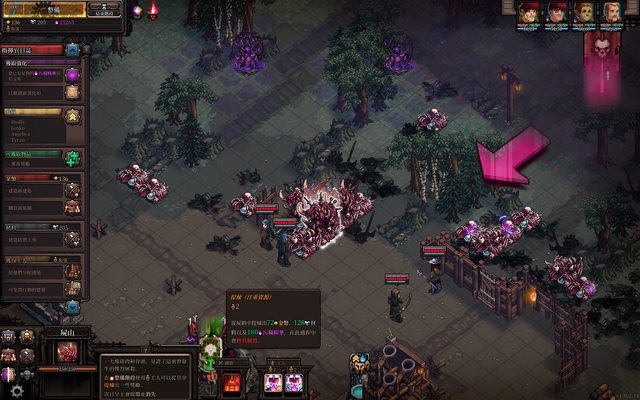The width and height of the screenshot is (640, 400).
Task: Select the hero icon beside the building
Action: [360, 363]
